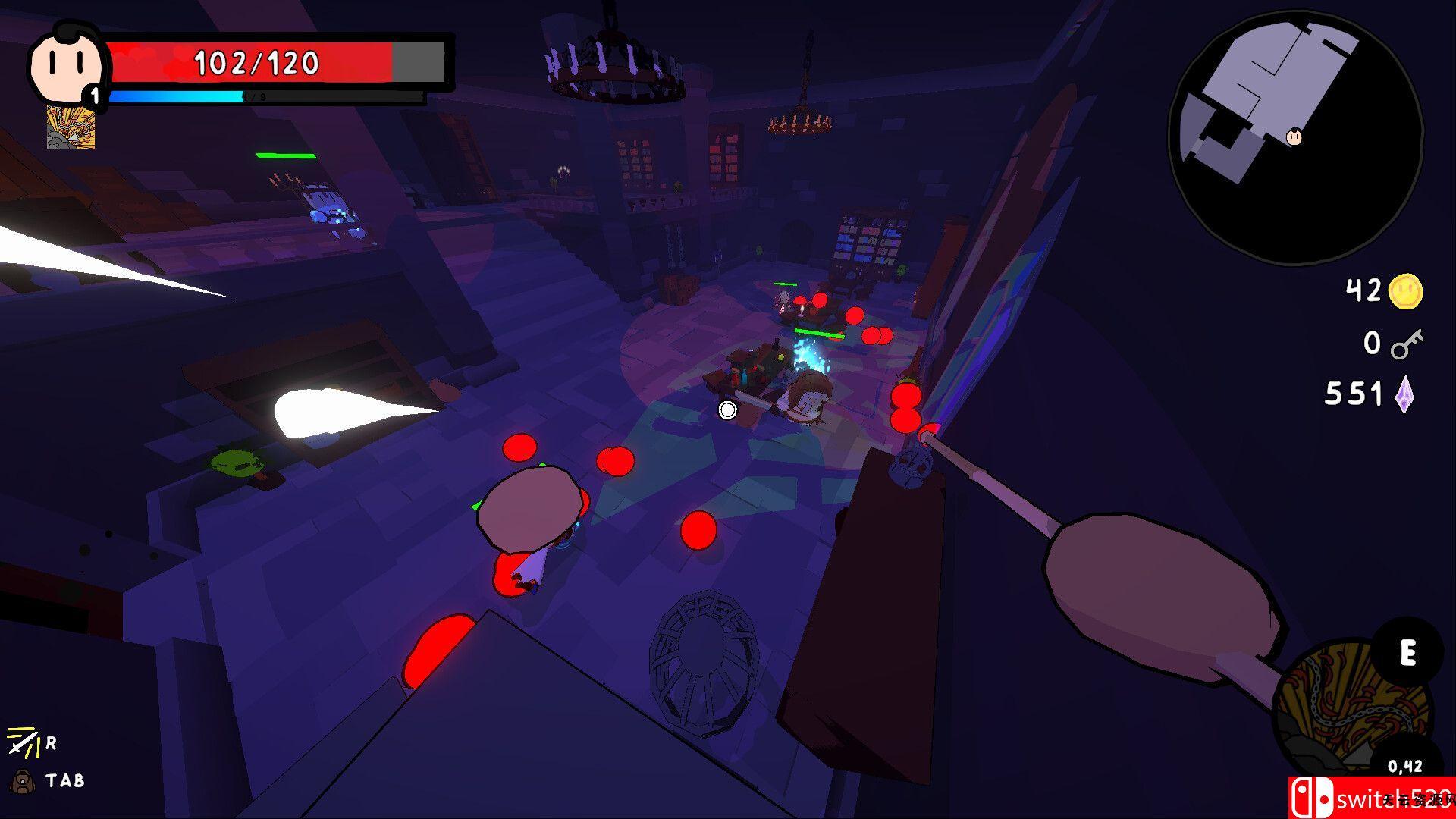Click the silver key icon
This screenshot has width=1456, height=819.
(1407, 344)
